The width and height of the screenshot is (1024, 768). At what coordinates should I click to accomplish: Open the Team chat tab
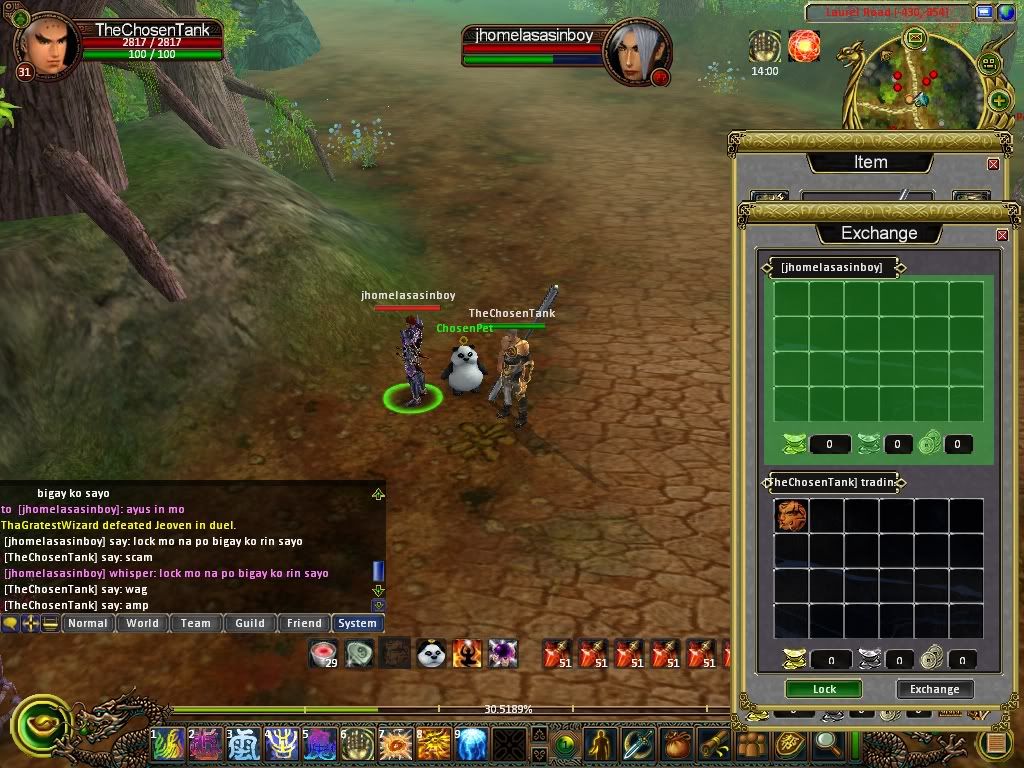coord(196,623)
